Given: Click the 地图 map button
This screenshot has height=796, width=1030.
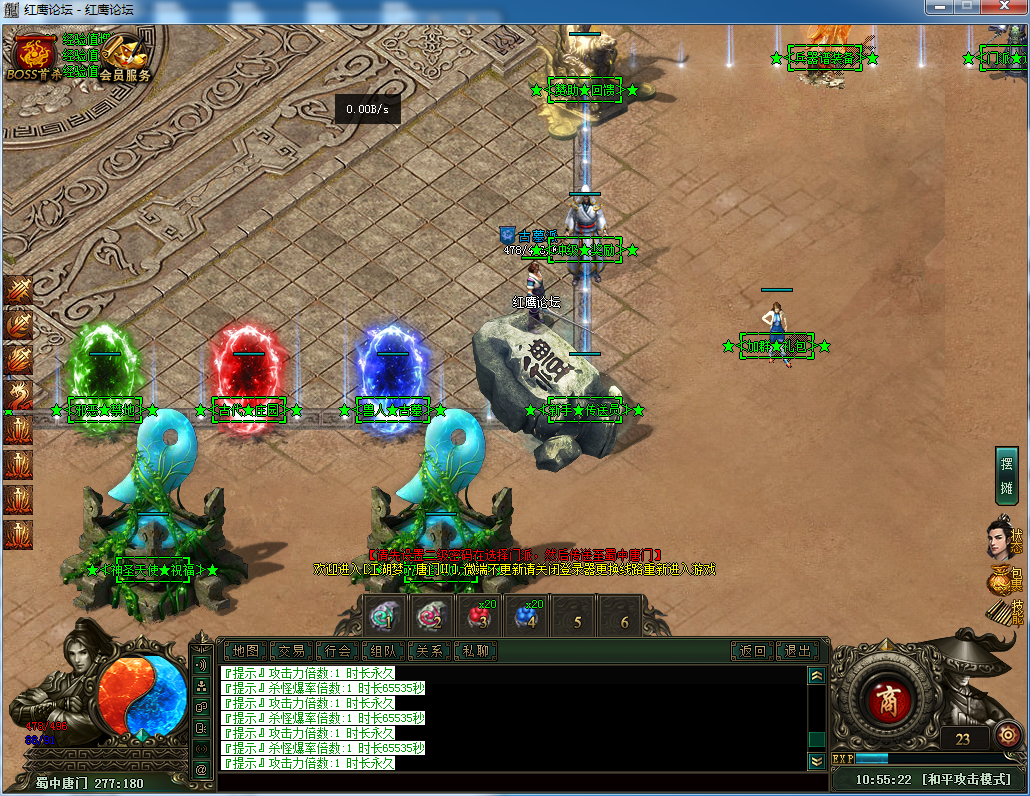Looking at the screenshot, I should click(x=245, y=651).
